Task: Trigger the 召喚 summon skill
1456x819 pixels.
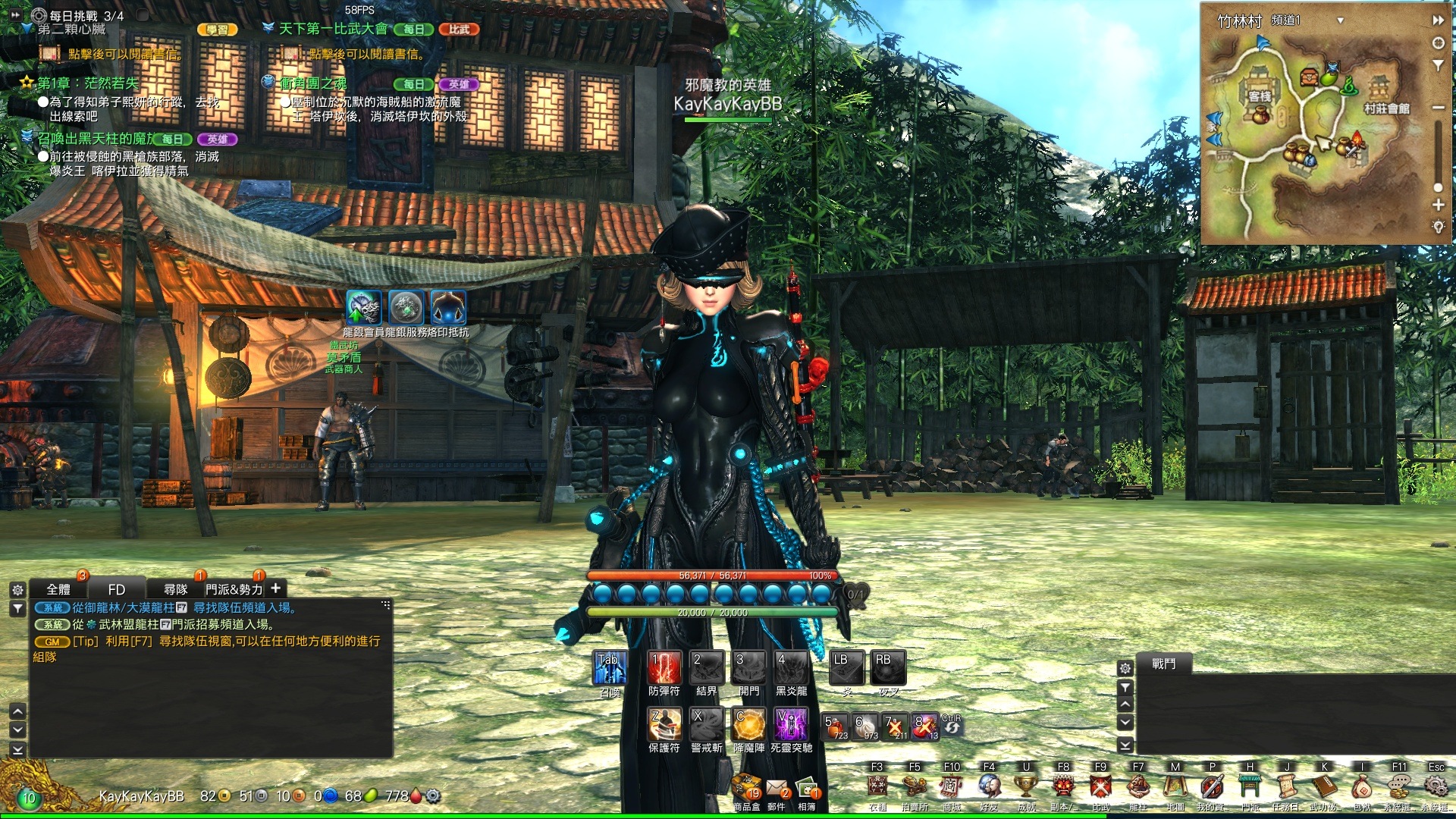Action: coord(610,667)
